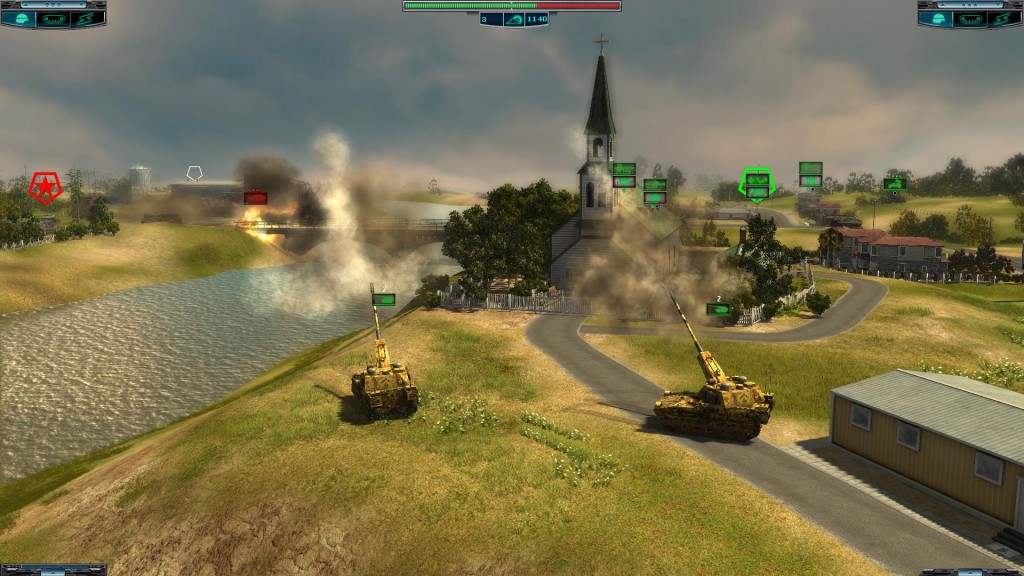Select the artillery marker beside the river
The height and width of the screenshot is (576, 1024).
click(x=383, y=299)
